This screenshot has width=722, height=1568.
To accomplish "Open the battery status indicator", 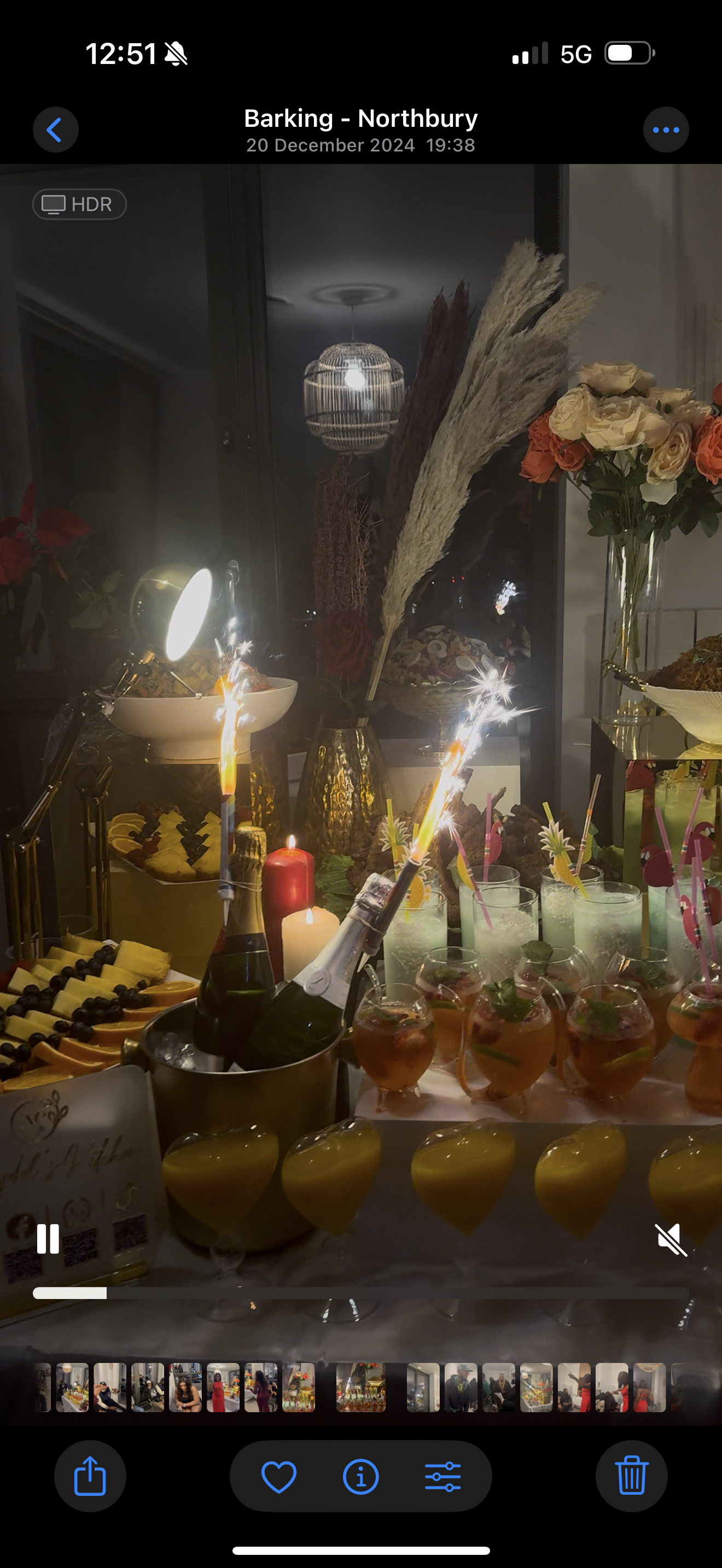I will click(628, 54).
